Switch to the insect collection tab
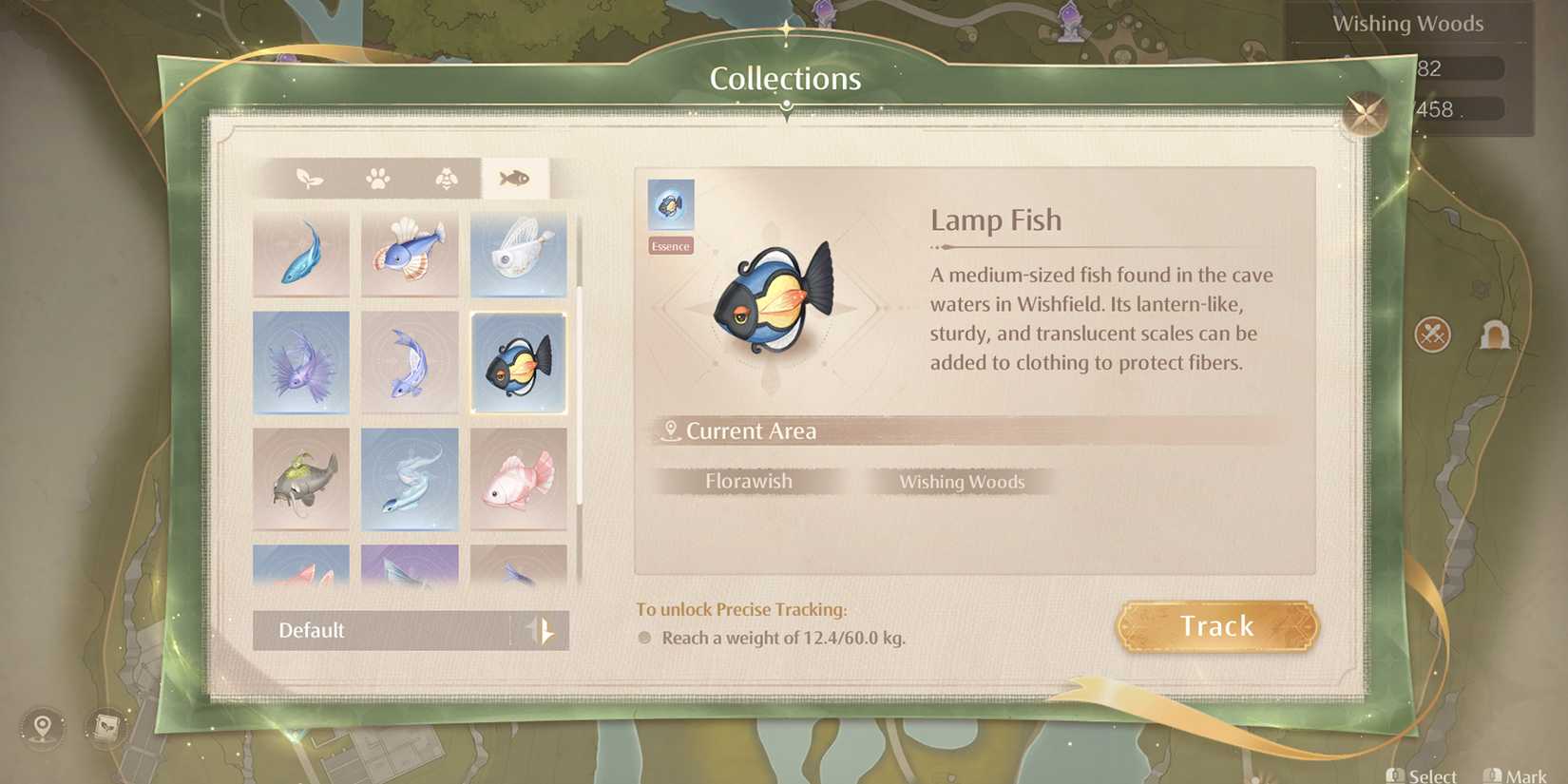1568x784 pixels. [x=449, y=177]
